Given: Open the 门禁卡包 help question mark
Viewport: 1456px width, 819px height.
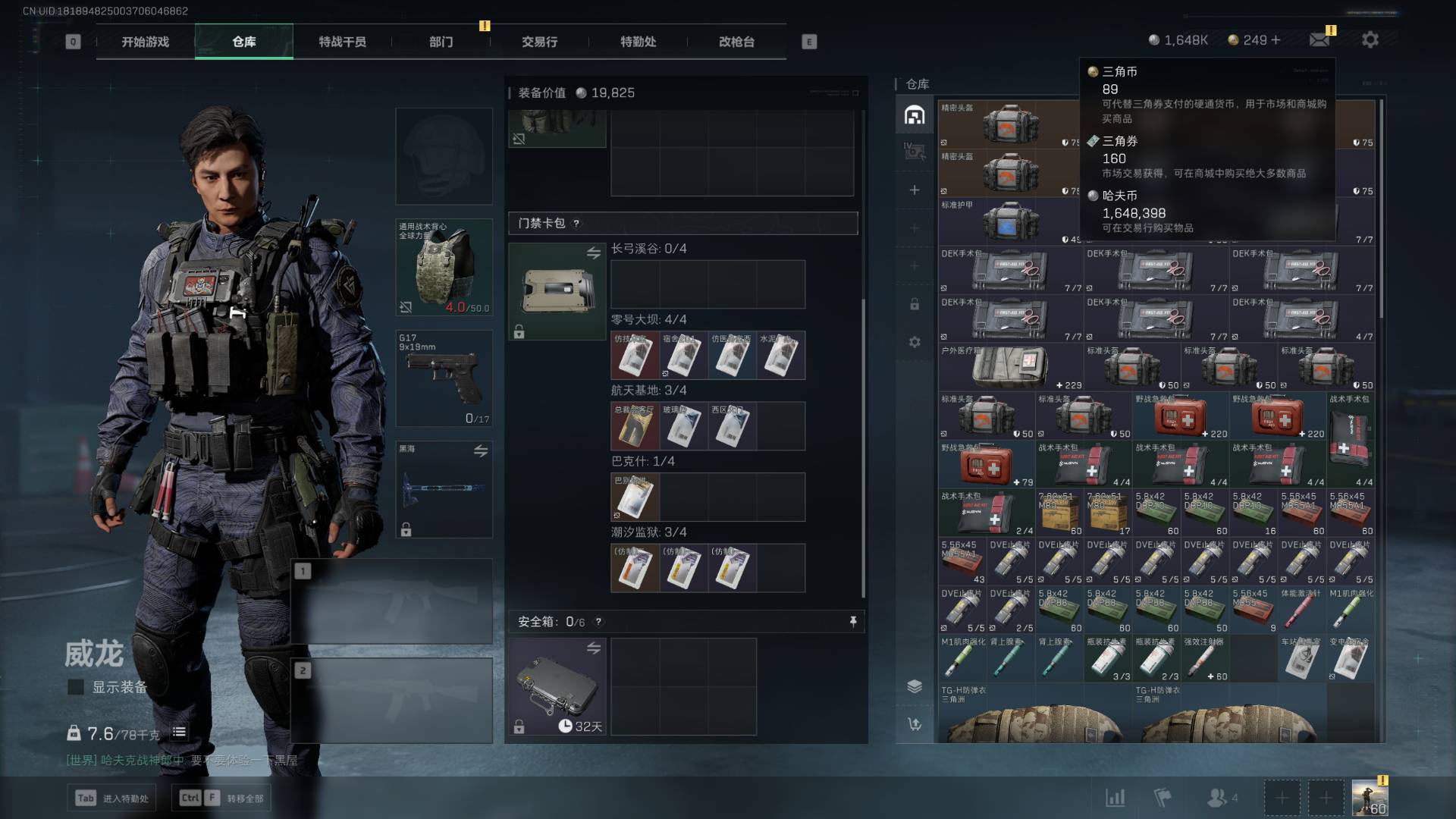Looking at the screenshot, I should coord(576,224).
